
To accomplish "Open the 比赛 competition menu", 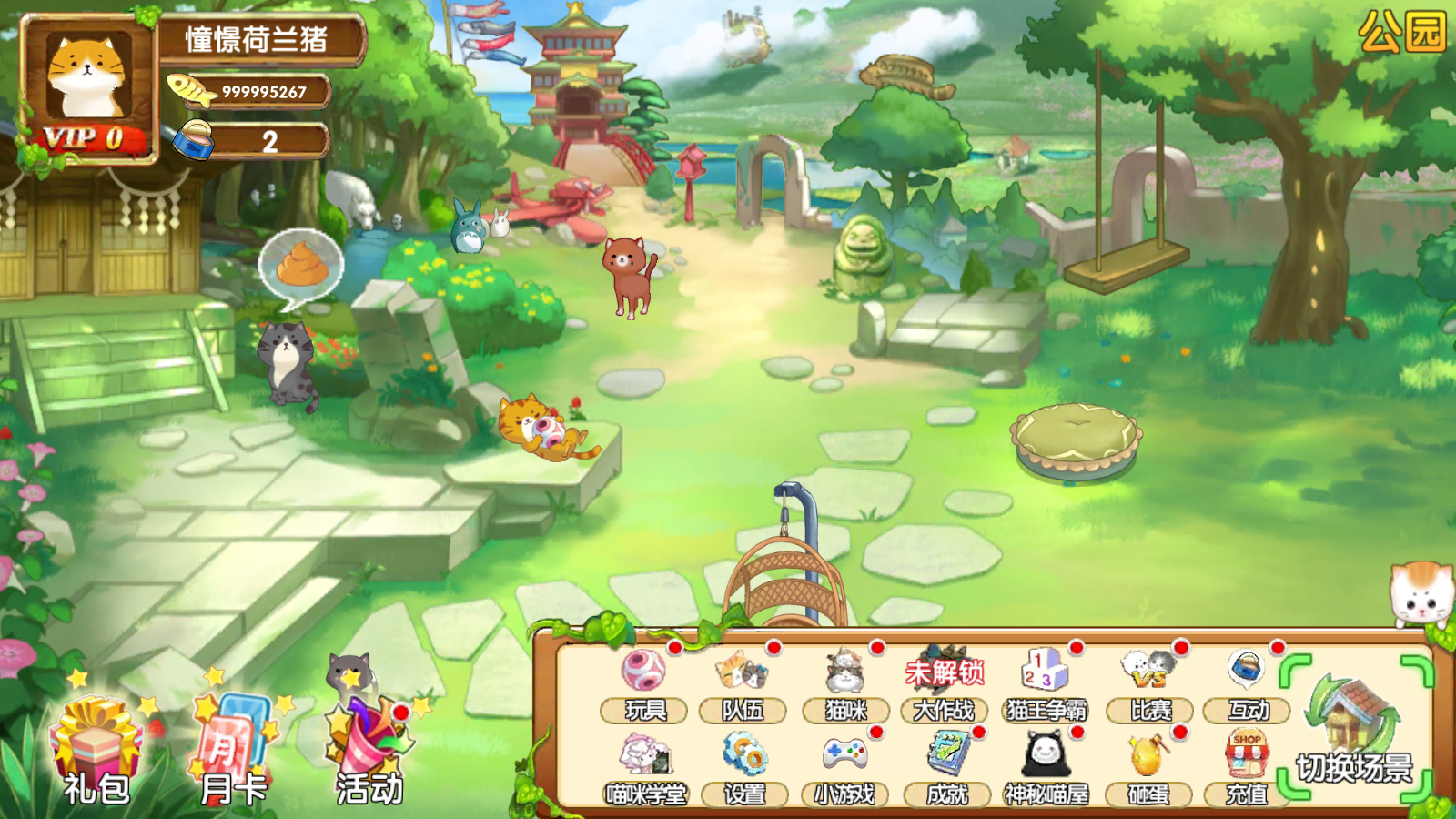I will coord(1150,684).
